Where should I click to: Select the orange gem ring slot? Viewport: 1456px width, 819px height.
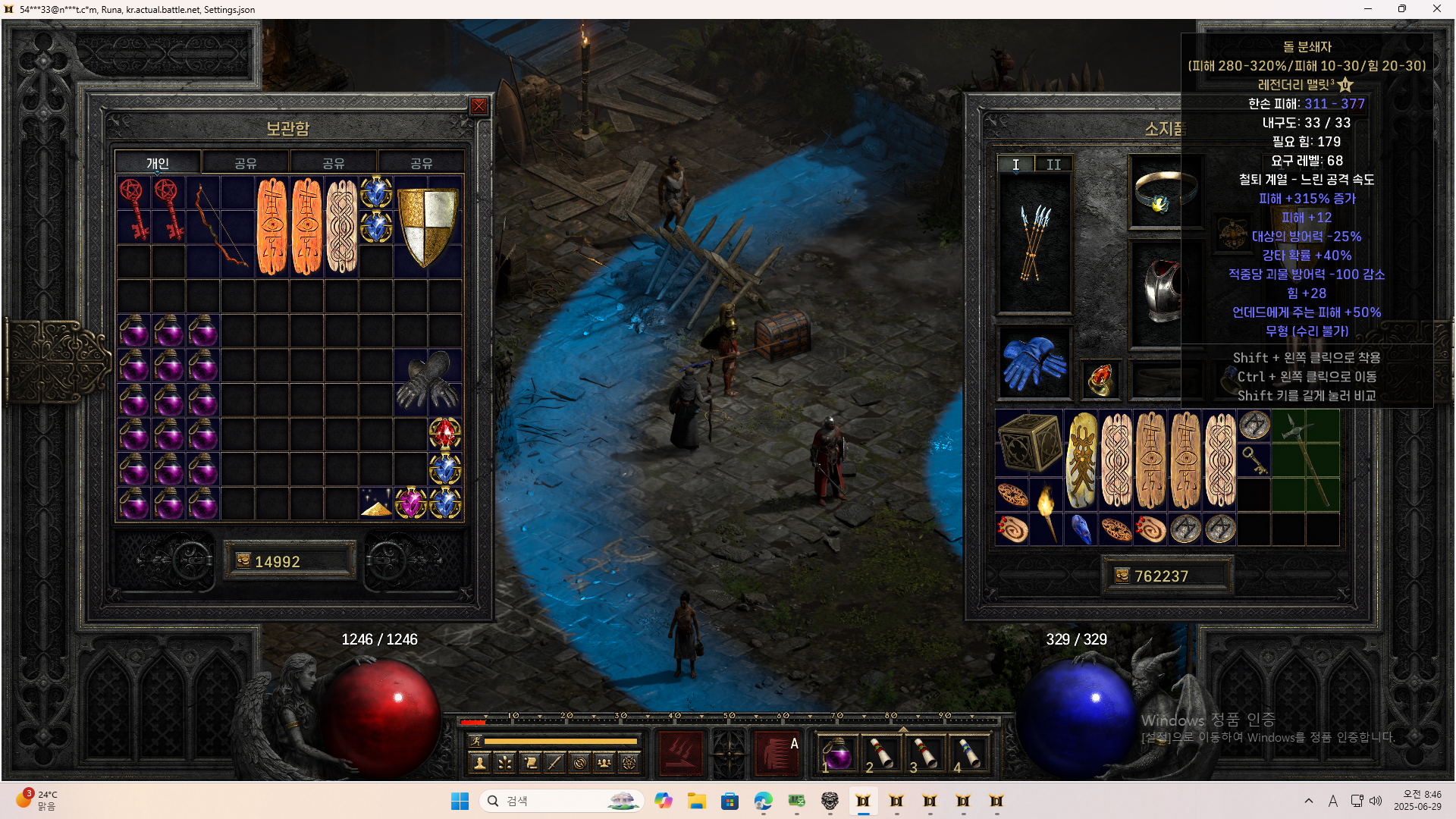coord(1100,378)
